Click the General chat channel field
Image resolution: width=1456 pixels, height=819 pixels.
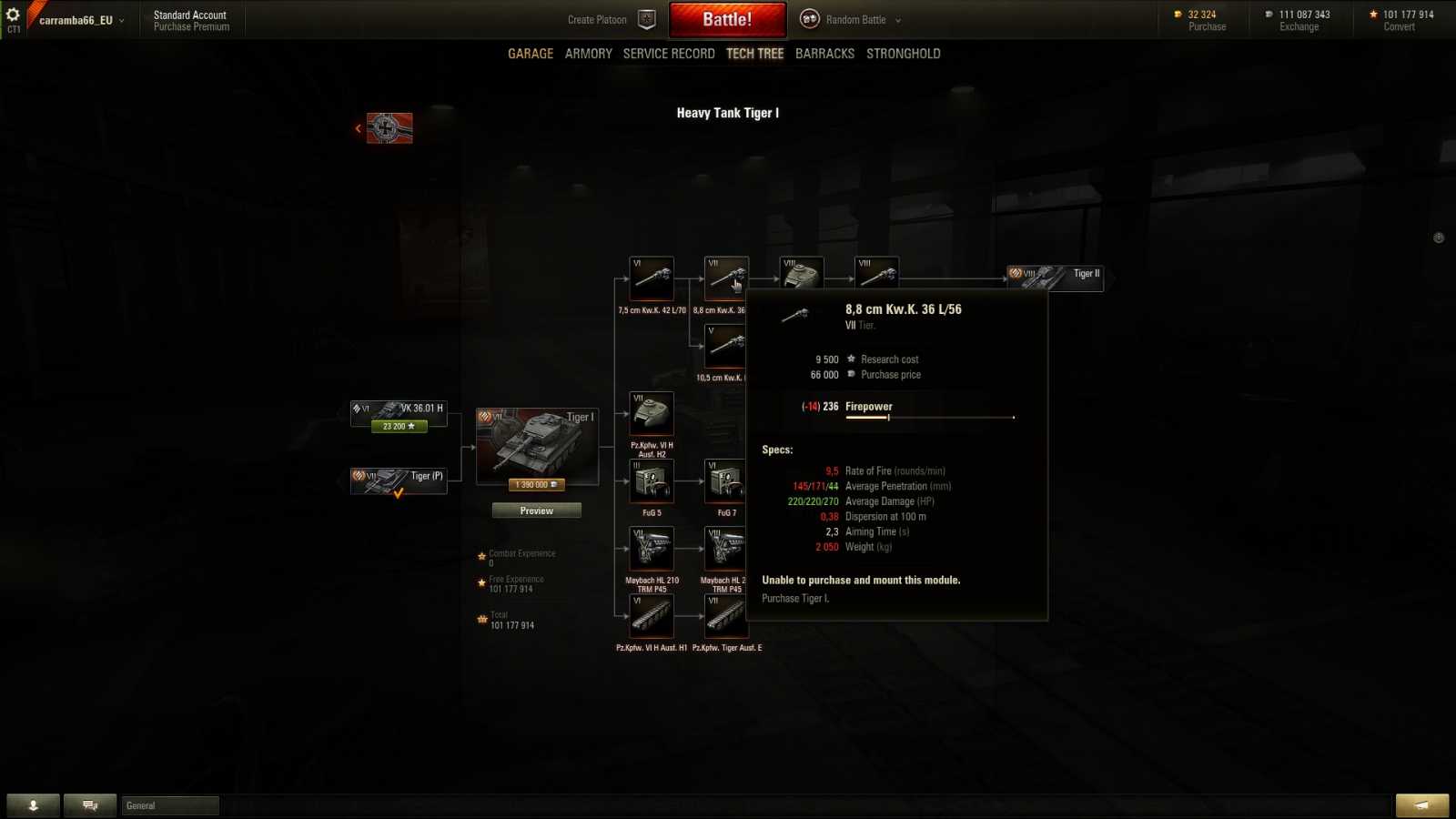click(169, 805)
